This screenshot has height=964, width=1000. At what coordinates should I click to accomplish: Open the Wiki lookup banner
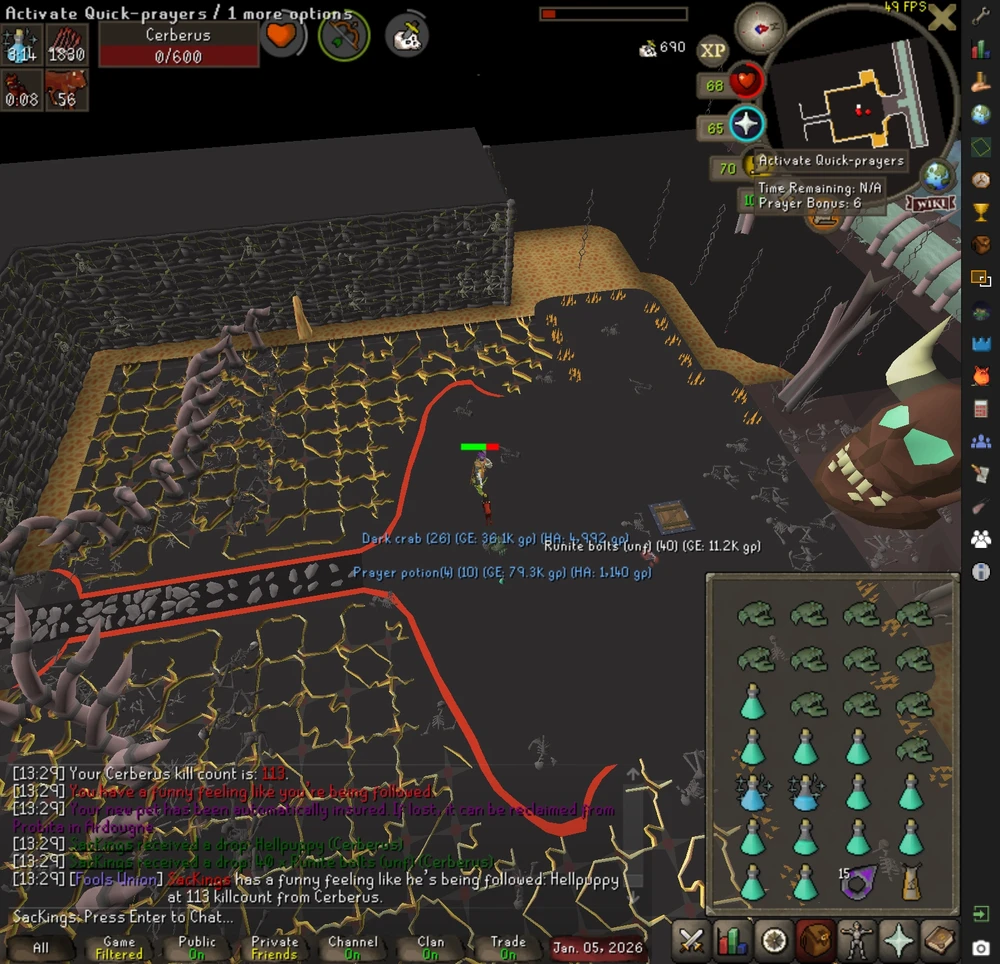pyautogui.click(x=930, y=204)
